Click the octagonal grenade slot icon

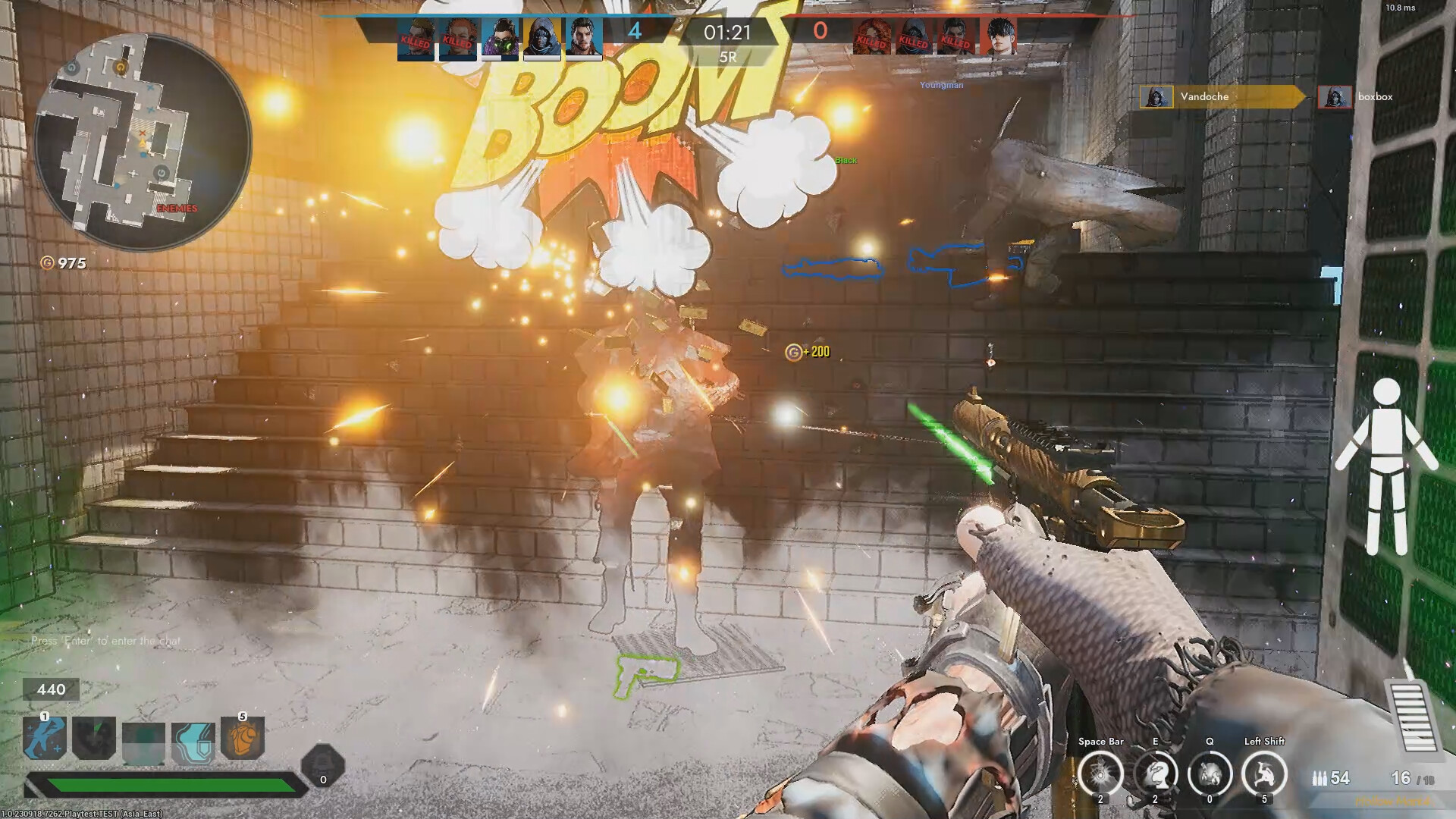(323, 767)
